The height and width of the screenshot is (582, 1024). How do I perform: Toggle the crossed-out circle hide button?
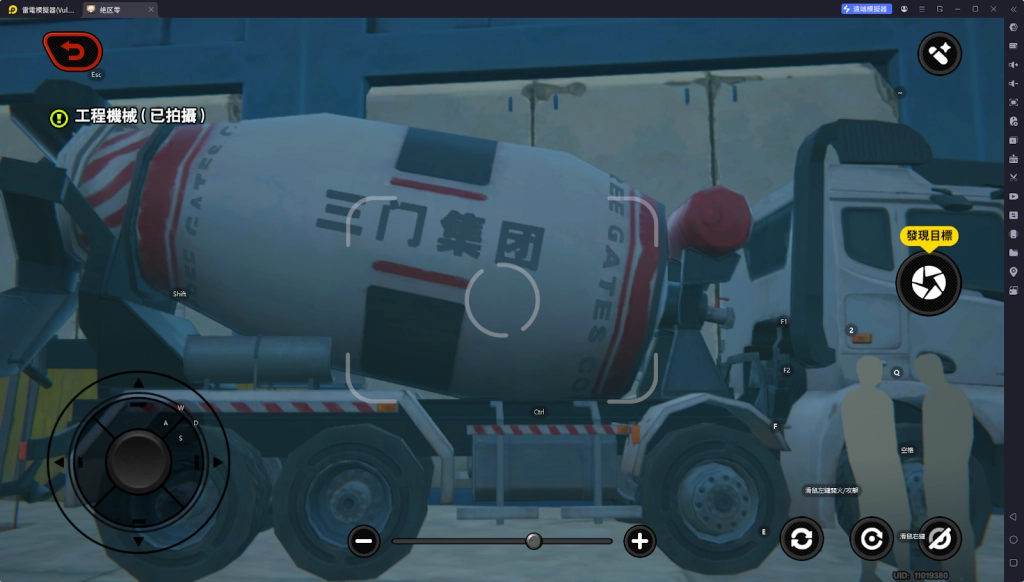click(x=939, y=539)
